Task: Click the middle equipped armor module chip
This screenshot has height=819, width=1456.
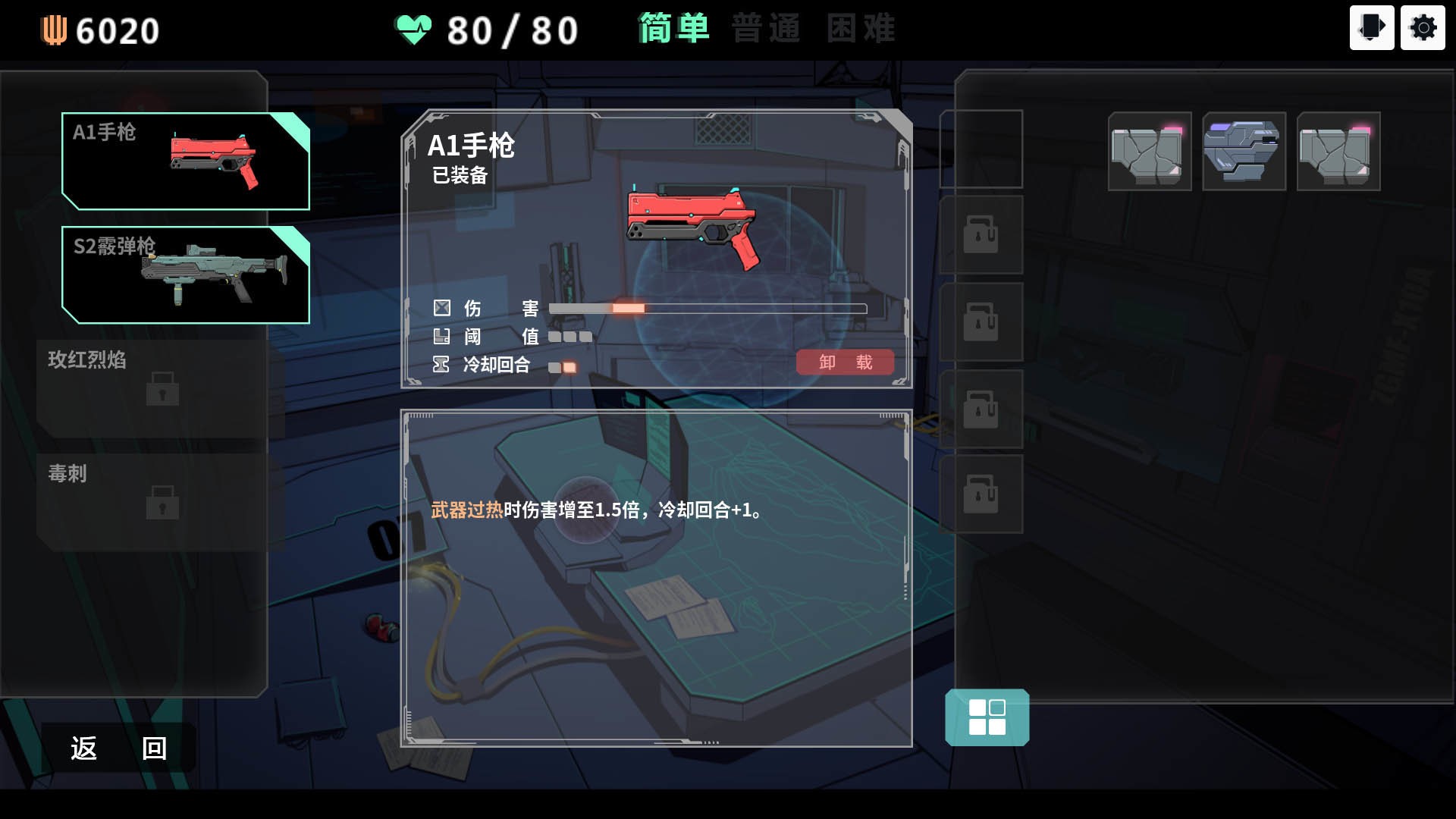Action: 1244,151
